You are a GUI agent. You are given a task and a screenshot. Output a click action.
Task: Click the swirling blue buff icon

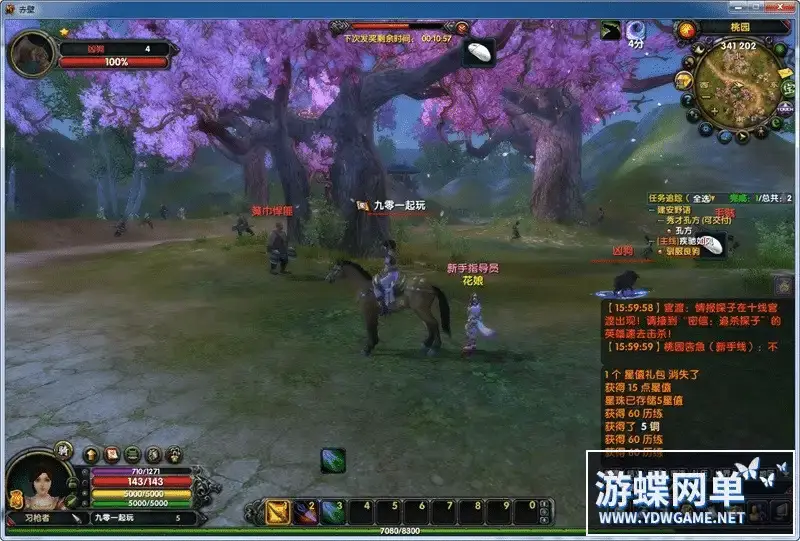(x=636, y=29)
